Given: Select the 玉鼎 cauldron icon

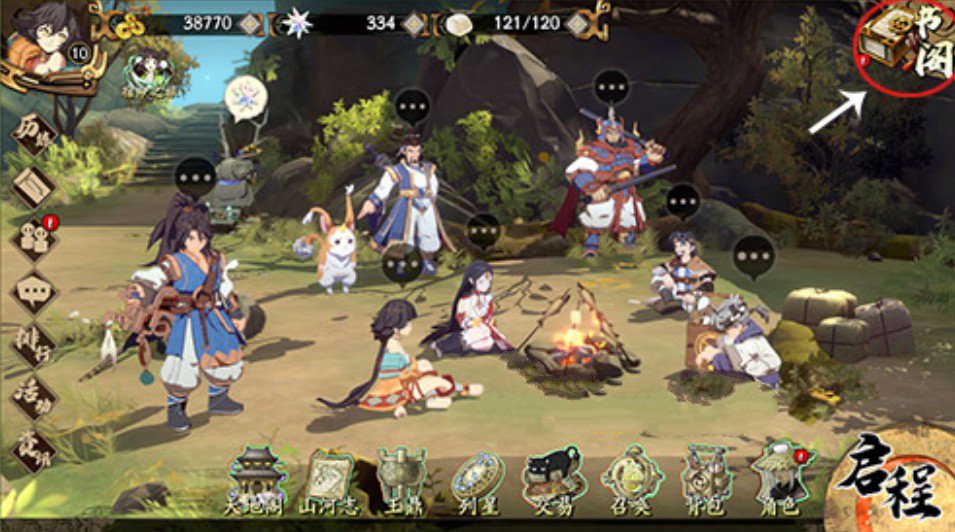Looking at the screenshot, I should [x=401, y=478].
